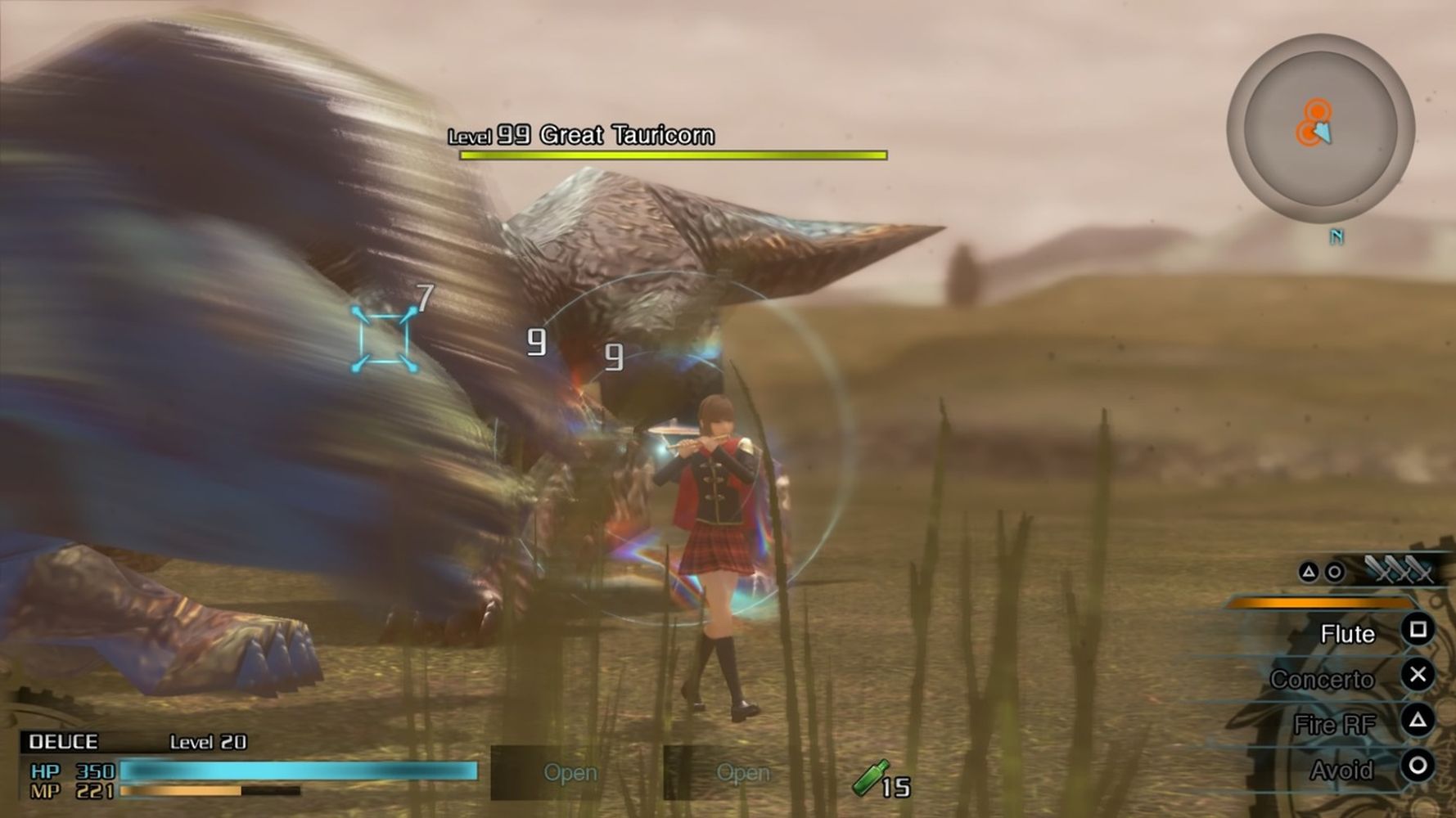Screen dimensions: 1456x818
Task: Select Deuce's character name panel
Action: [x=63, y=742]
